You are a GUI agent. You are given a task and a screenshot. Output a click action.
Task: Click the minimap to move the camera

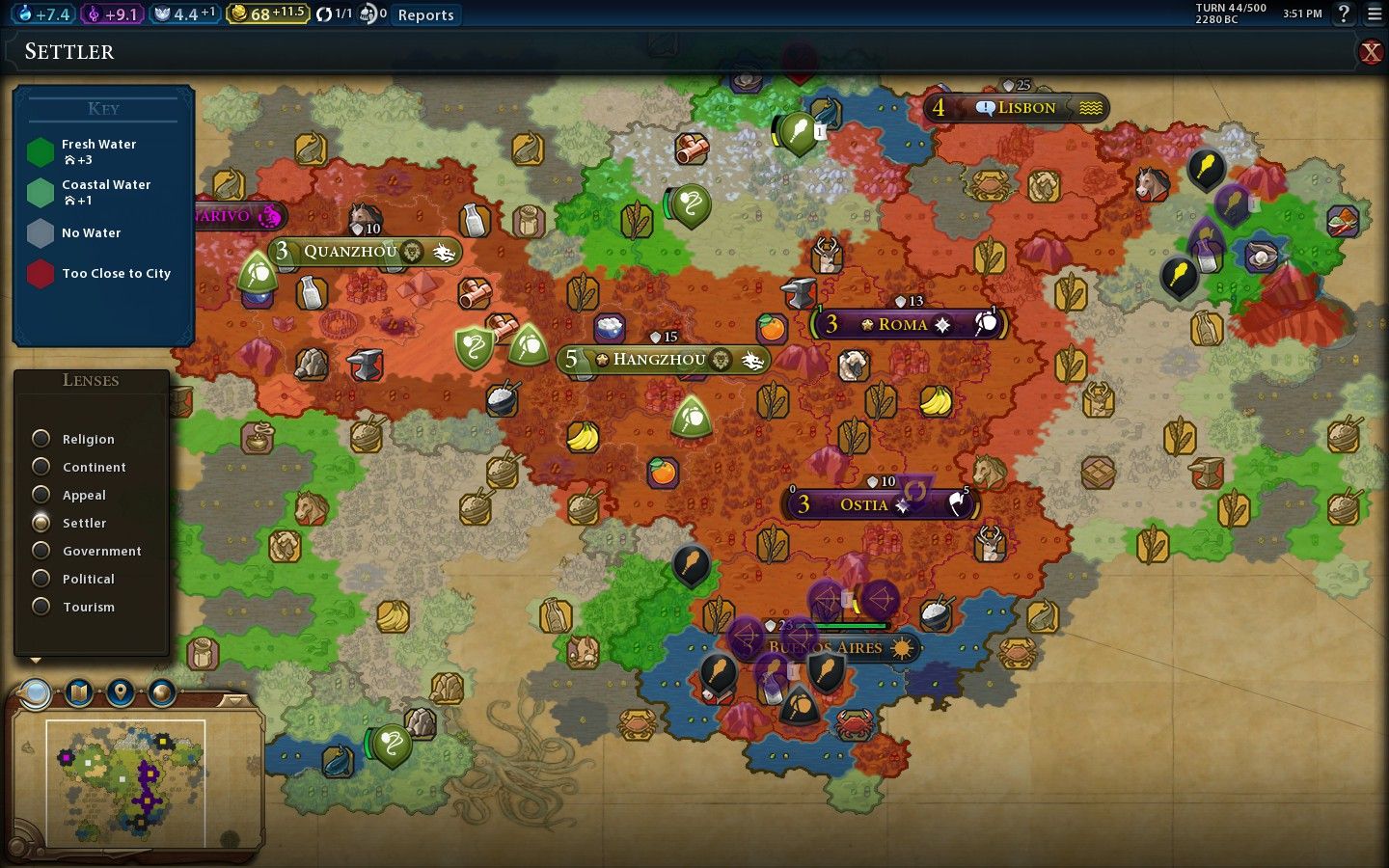[125, 779]
